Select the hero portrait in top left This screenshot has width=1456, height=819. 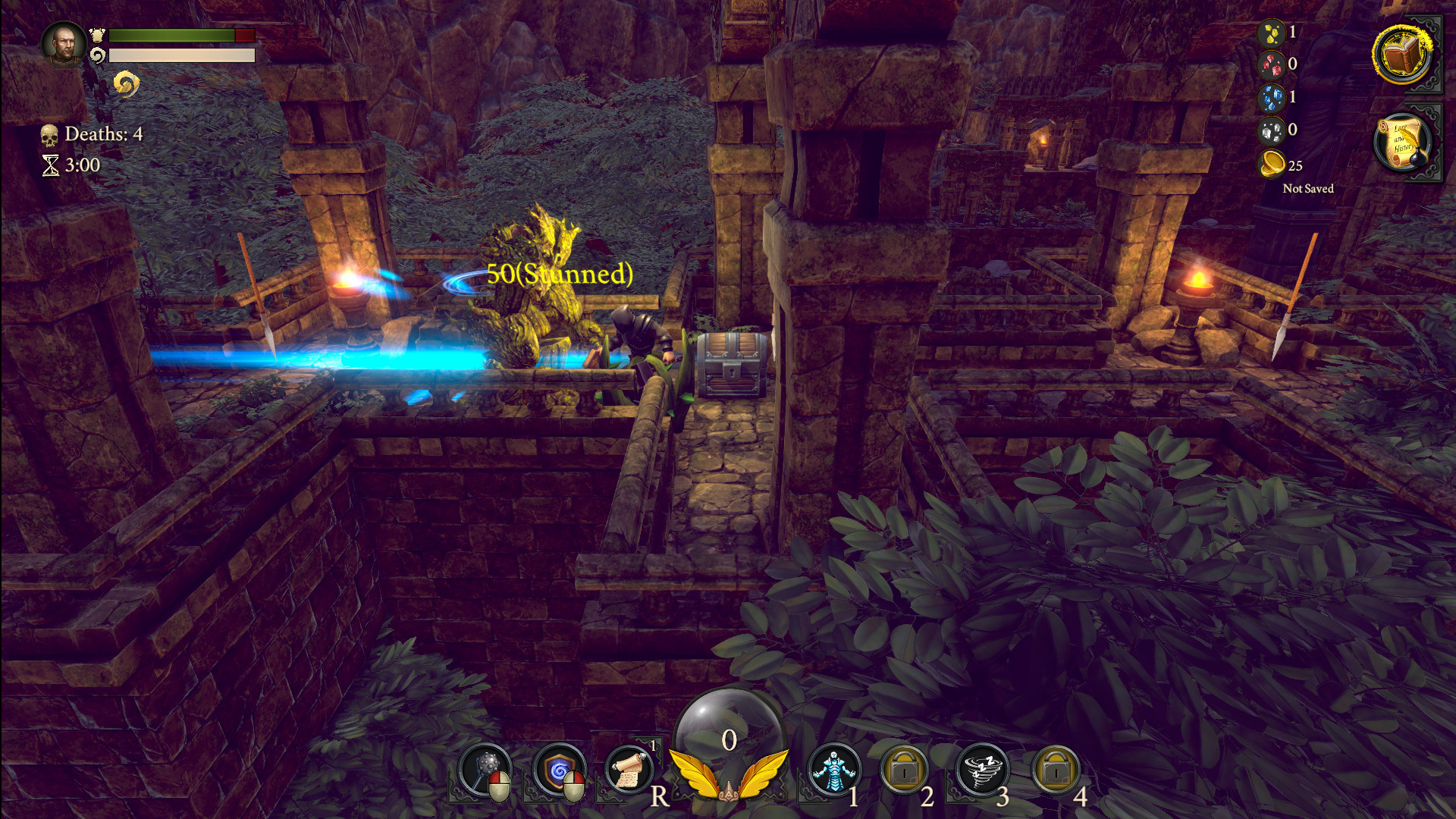(67, 43)
